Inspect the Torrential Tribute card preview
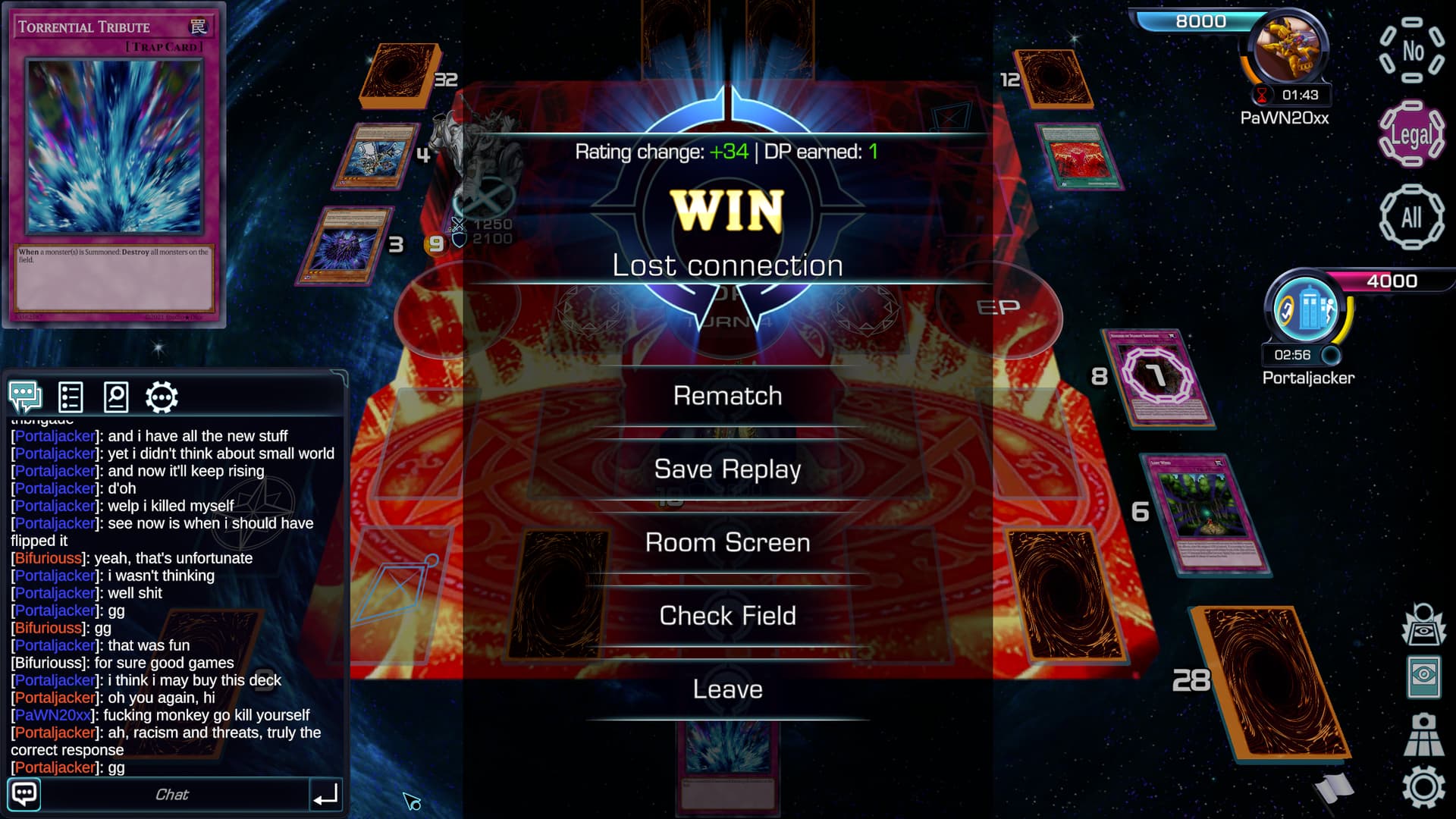 click(x=114, y=165)
